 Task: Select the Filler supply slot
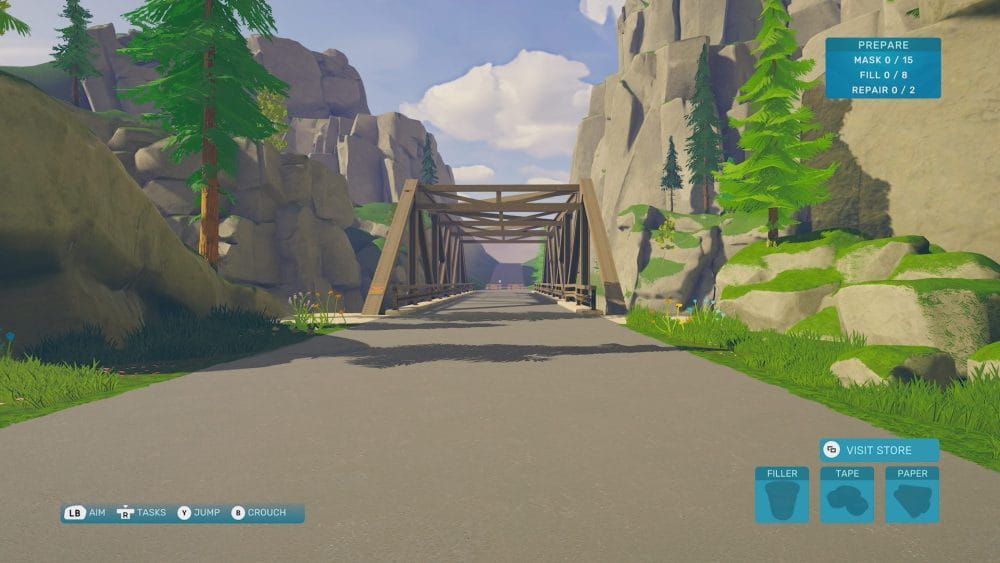pos(782,495)
